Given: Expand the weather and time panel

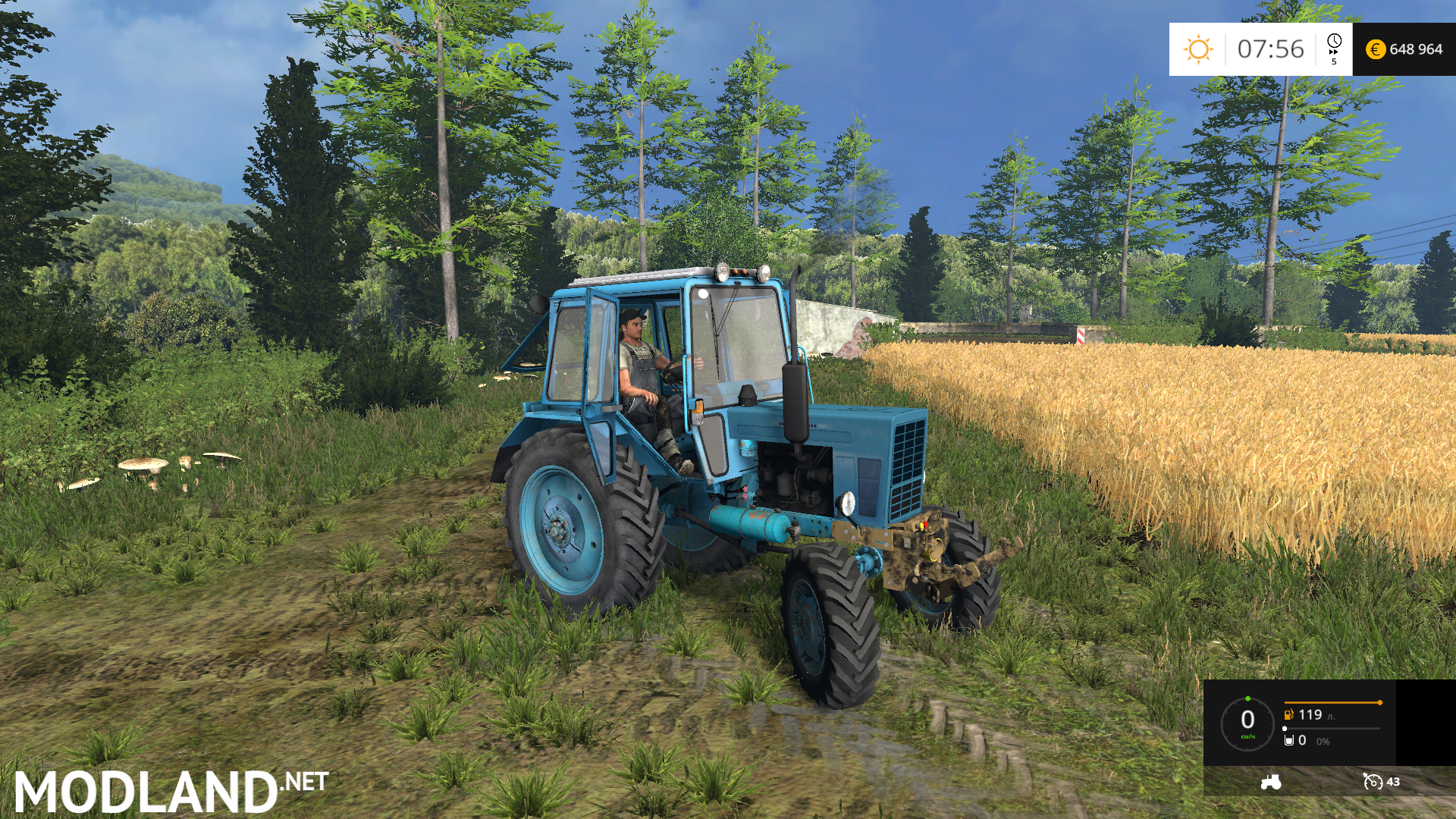Looking at the screenshot, I should [1259, 49].
